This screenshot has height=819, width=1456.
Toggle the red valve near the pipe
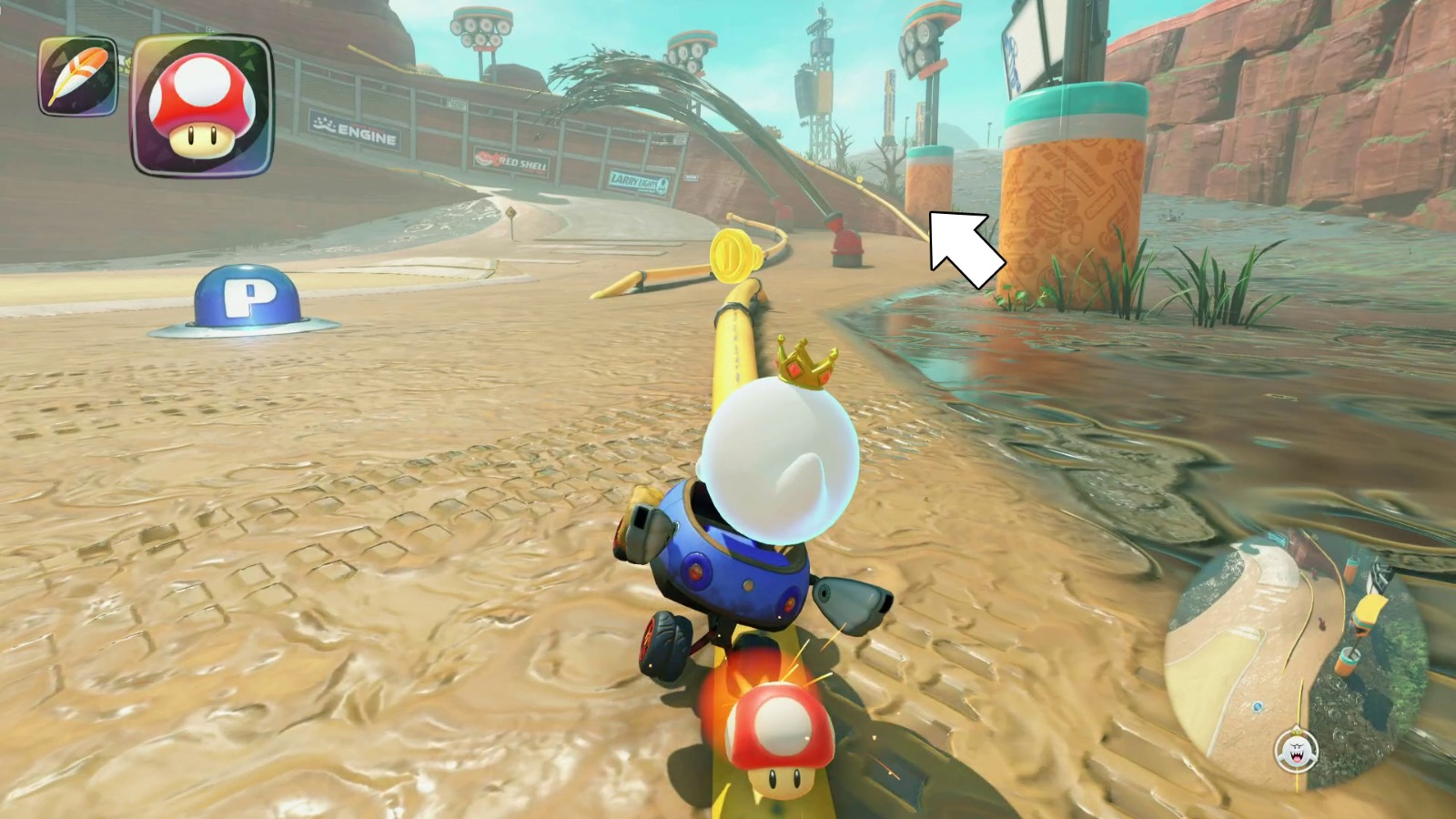point(845,241)
